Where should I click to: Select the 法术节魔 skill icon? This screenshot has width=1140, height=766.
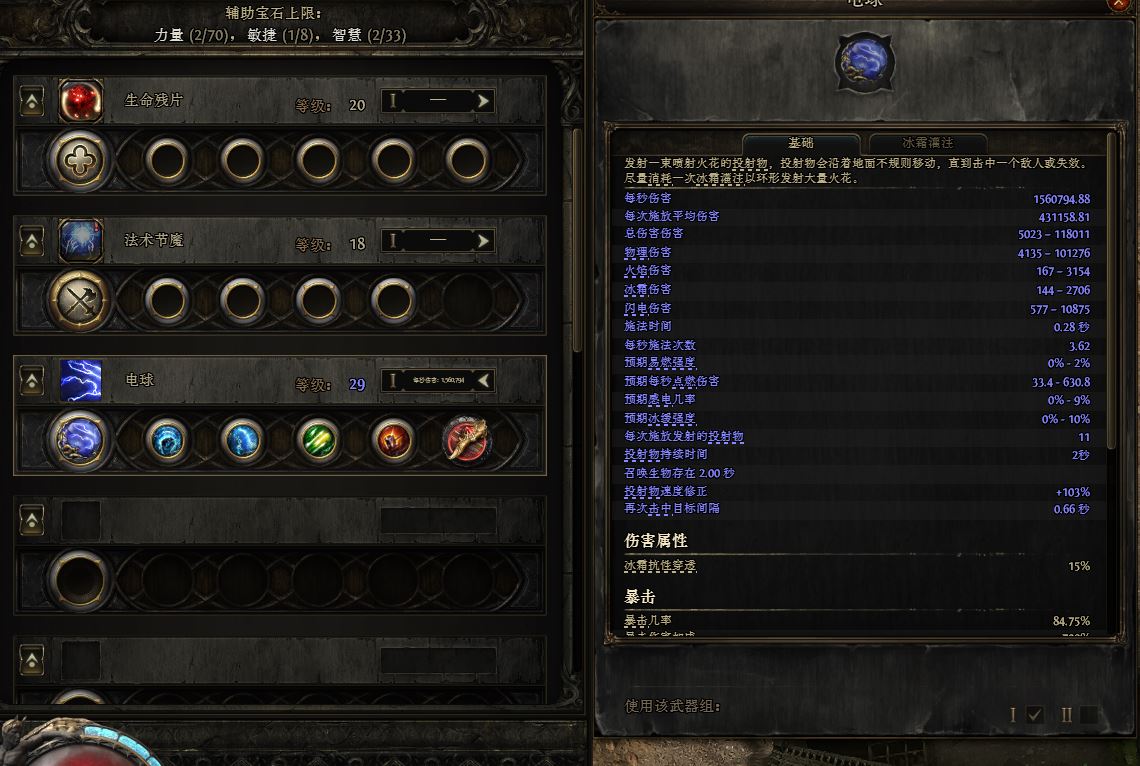tap(81, 241)
